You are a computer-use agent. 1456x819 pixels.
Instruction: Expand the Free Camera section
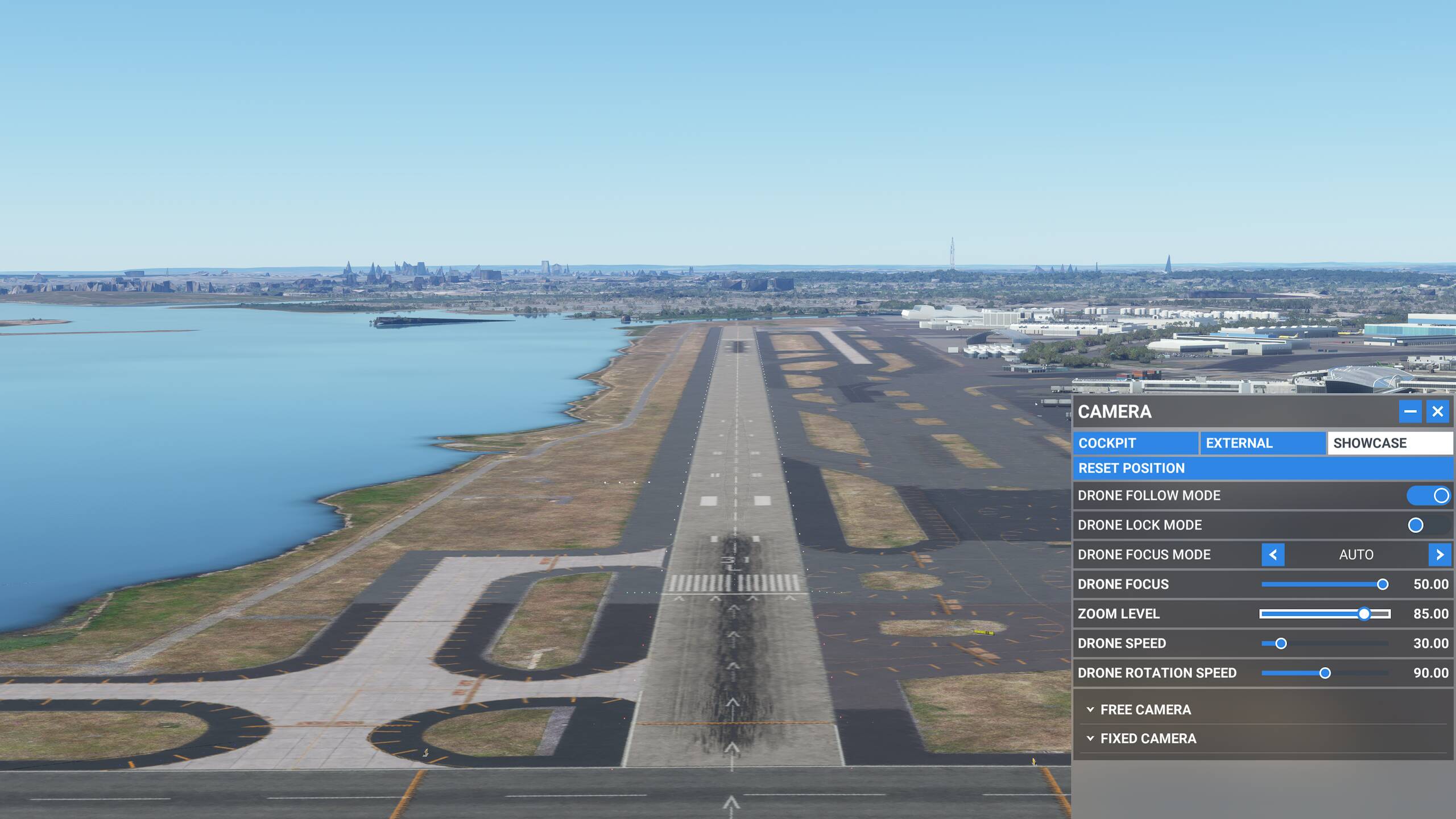[1145, 710]
